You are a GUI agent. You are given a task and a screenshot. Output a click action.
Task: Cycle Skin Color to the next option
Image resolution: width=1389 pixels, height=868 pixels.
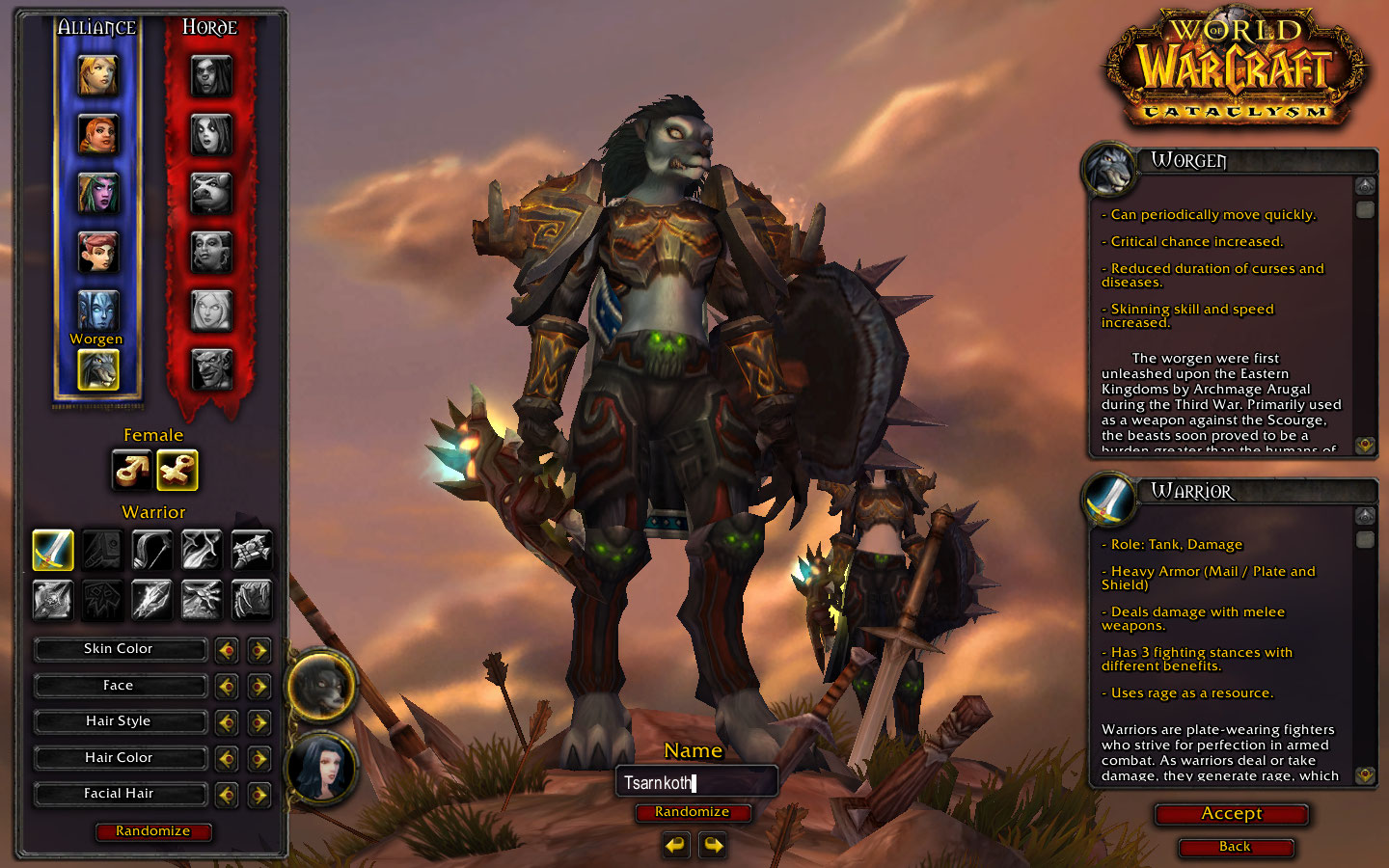tap(259, 650)
